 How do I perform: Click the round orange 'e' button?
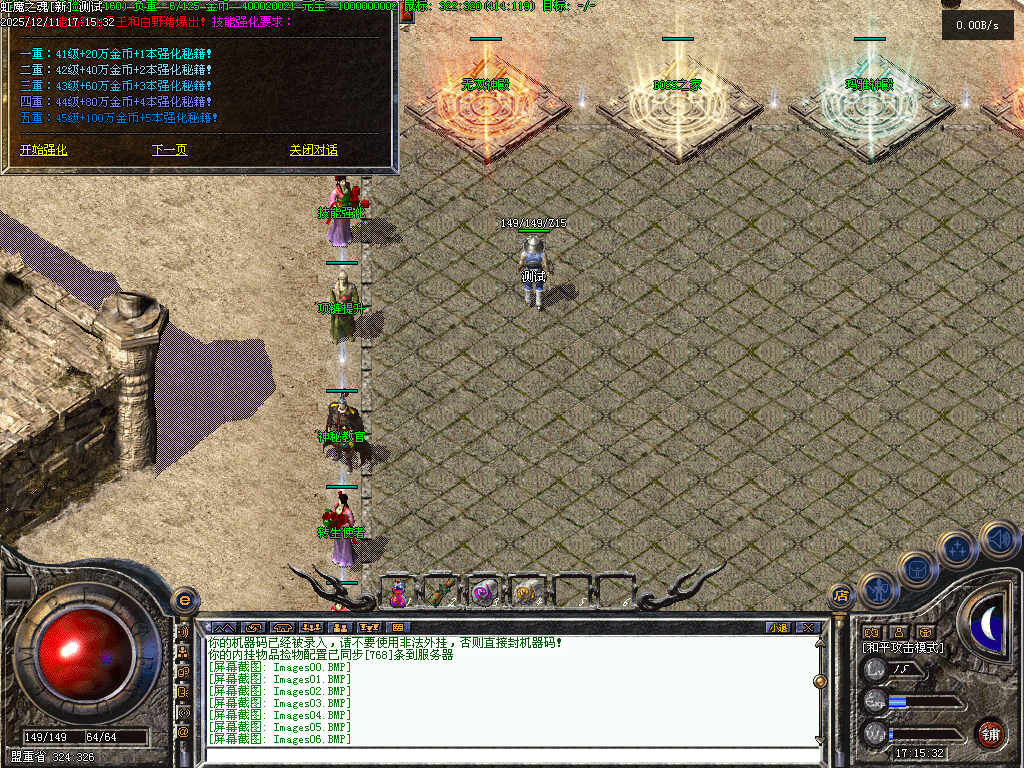point(184,600)
